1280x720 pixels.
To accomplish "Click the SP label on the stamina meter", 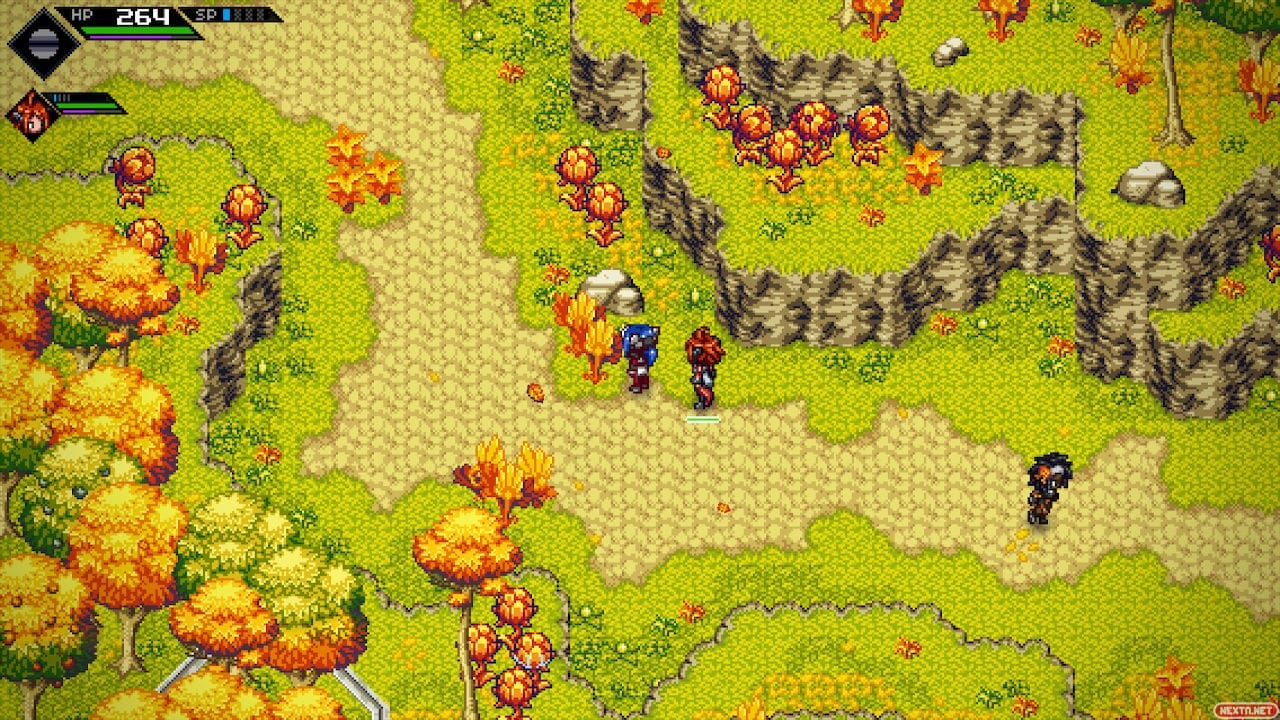I will [x=205, y=15].
